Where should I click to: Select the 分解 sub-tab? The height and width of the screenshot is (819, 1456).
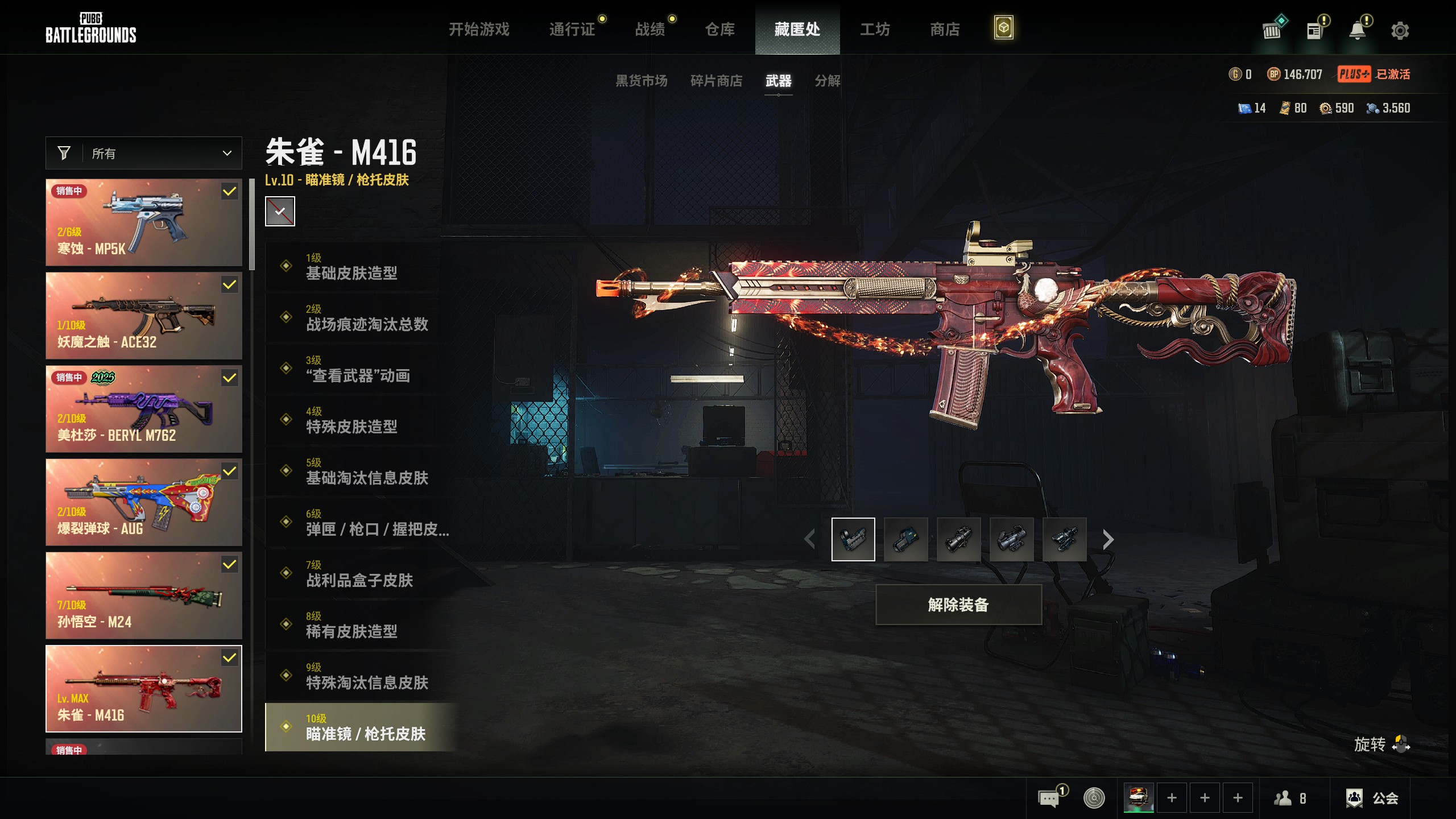click(827, 81)
